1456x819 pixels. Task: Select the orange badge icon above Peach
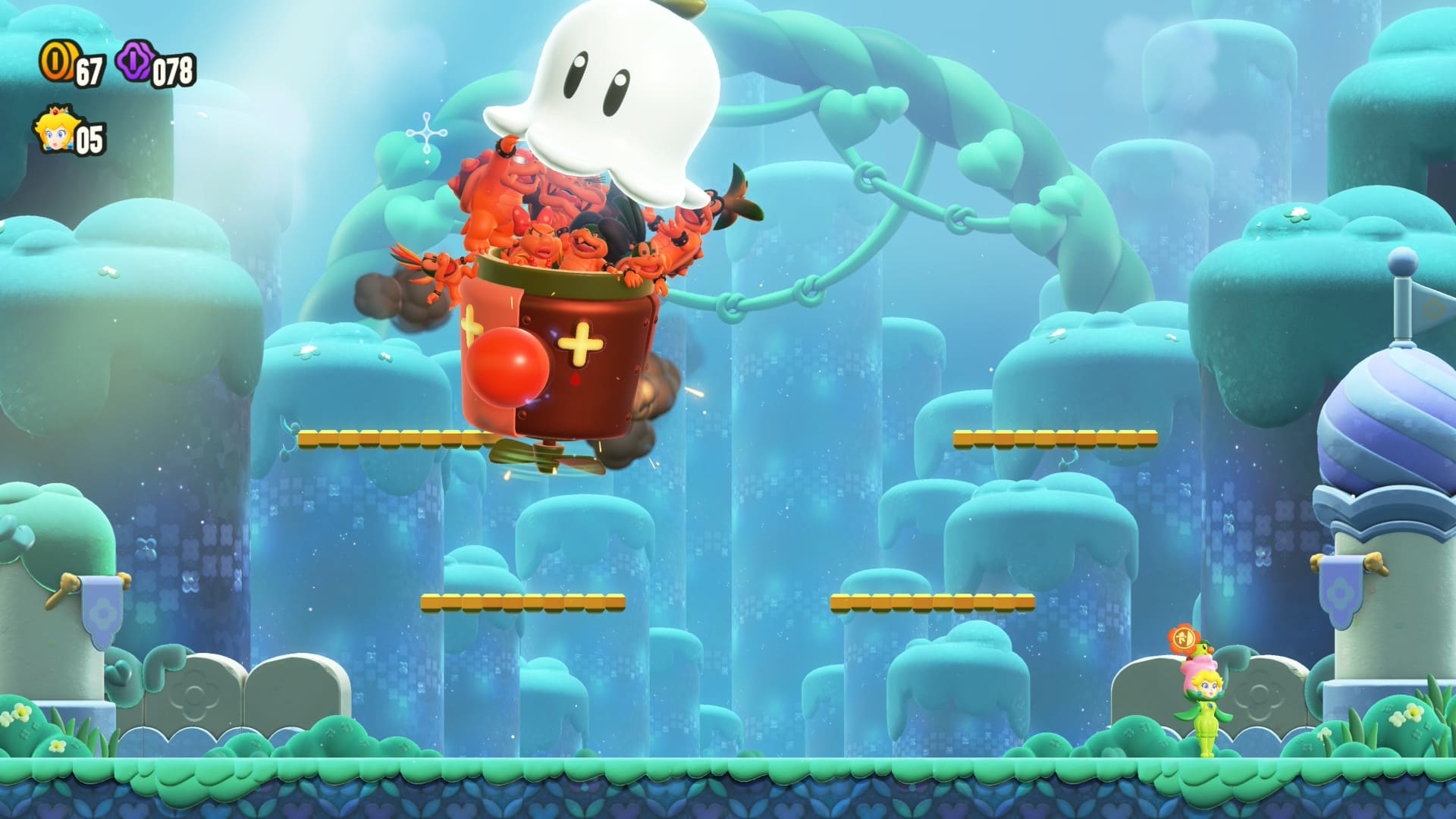[1182, 639]
